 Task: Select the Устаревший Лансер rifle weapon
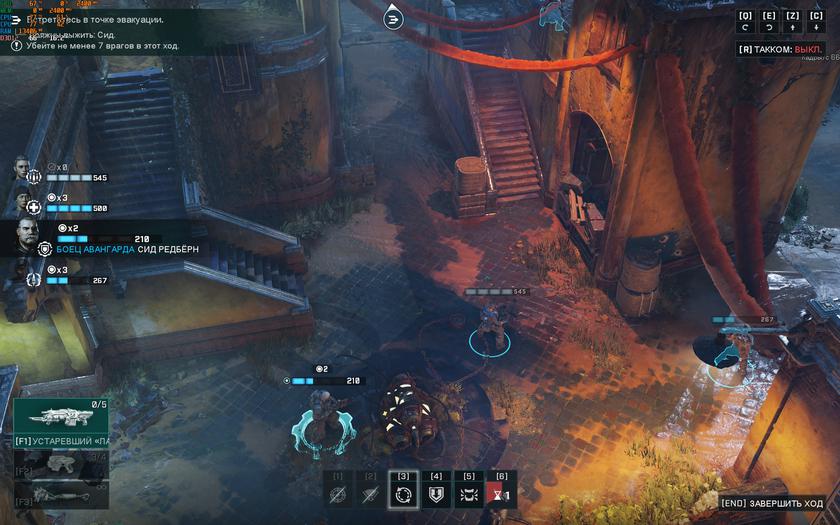61,420
